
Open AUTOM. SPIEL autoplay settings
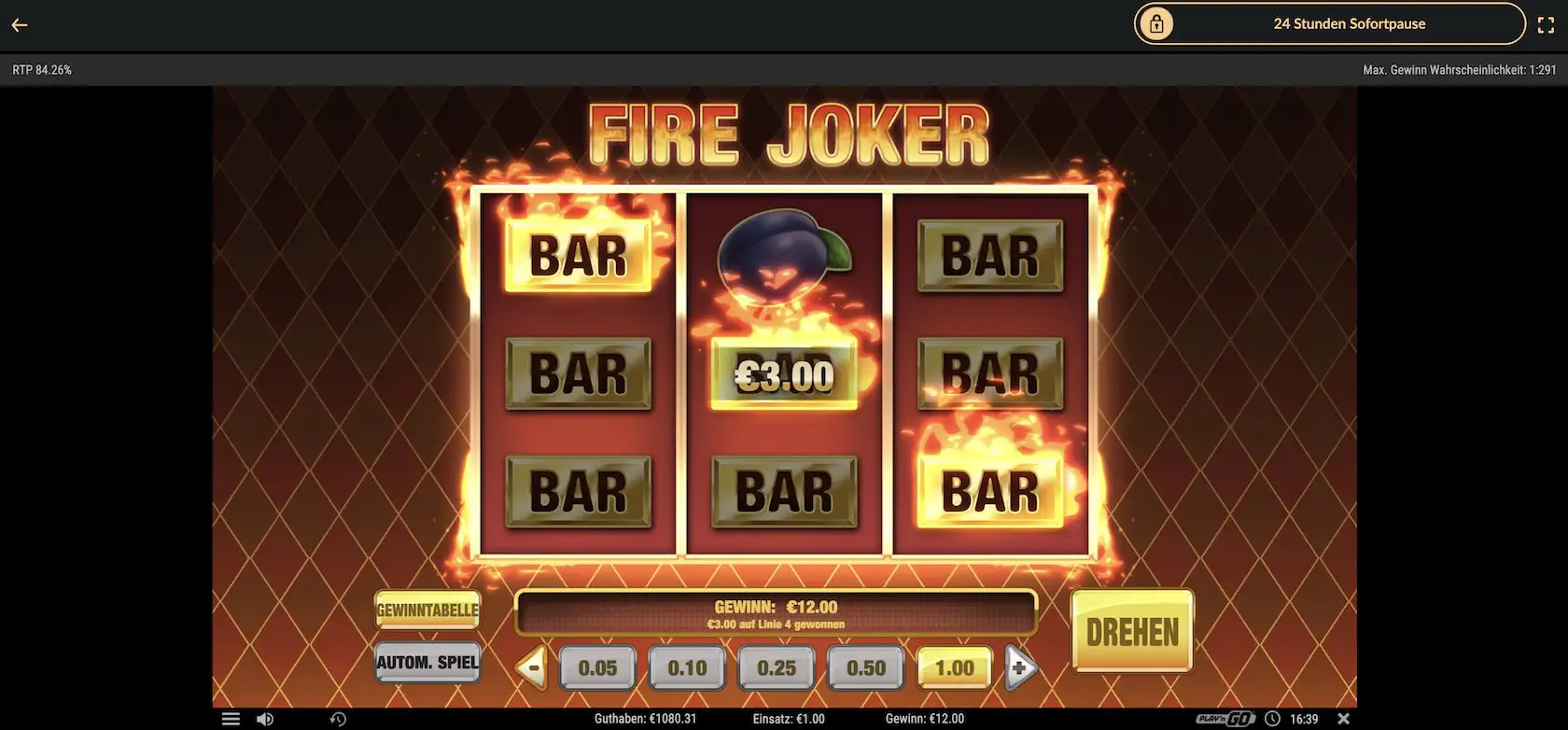pyautogui.click(x=427, y=663)
